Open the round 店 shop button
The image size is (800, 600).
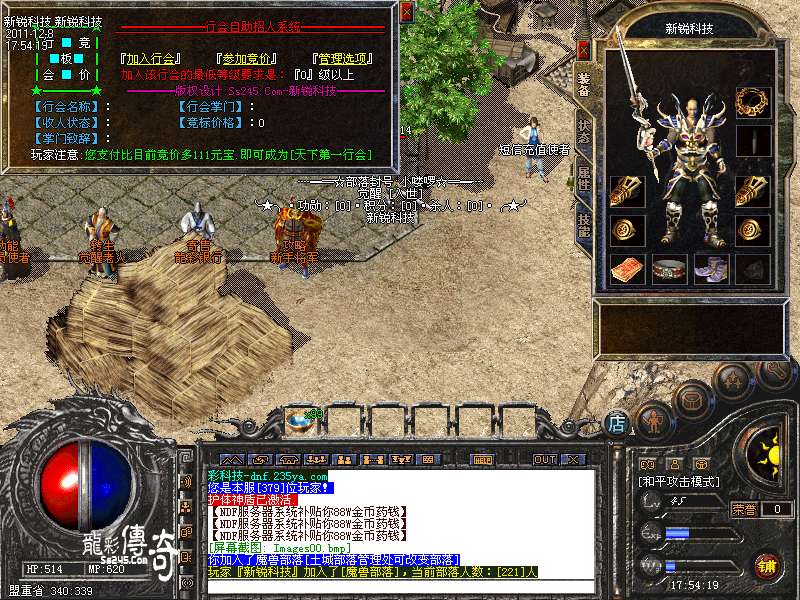[618, 423]
